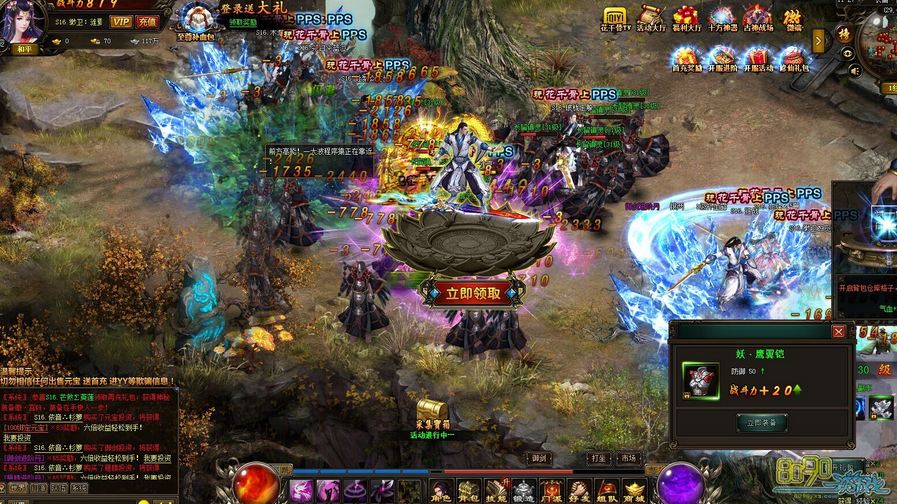Image resolution: width=897 pixels, height=504 pixels.
Task: Open the 活动大厅 activity hall icon
Action: coord(650,17)
